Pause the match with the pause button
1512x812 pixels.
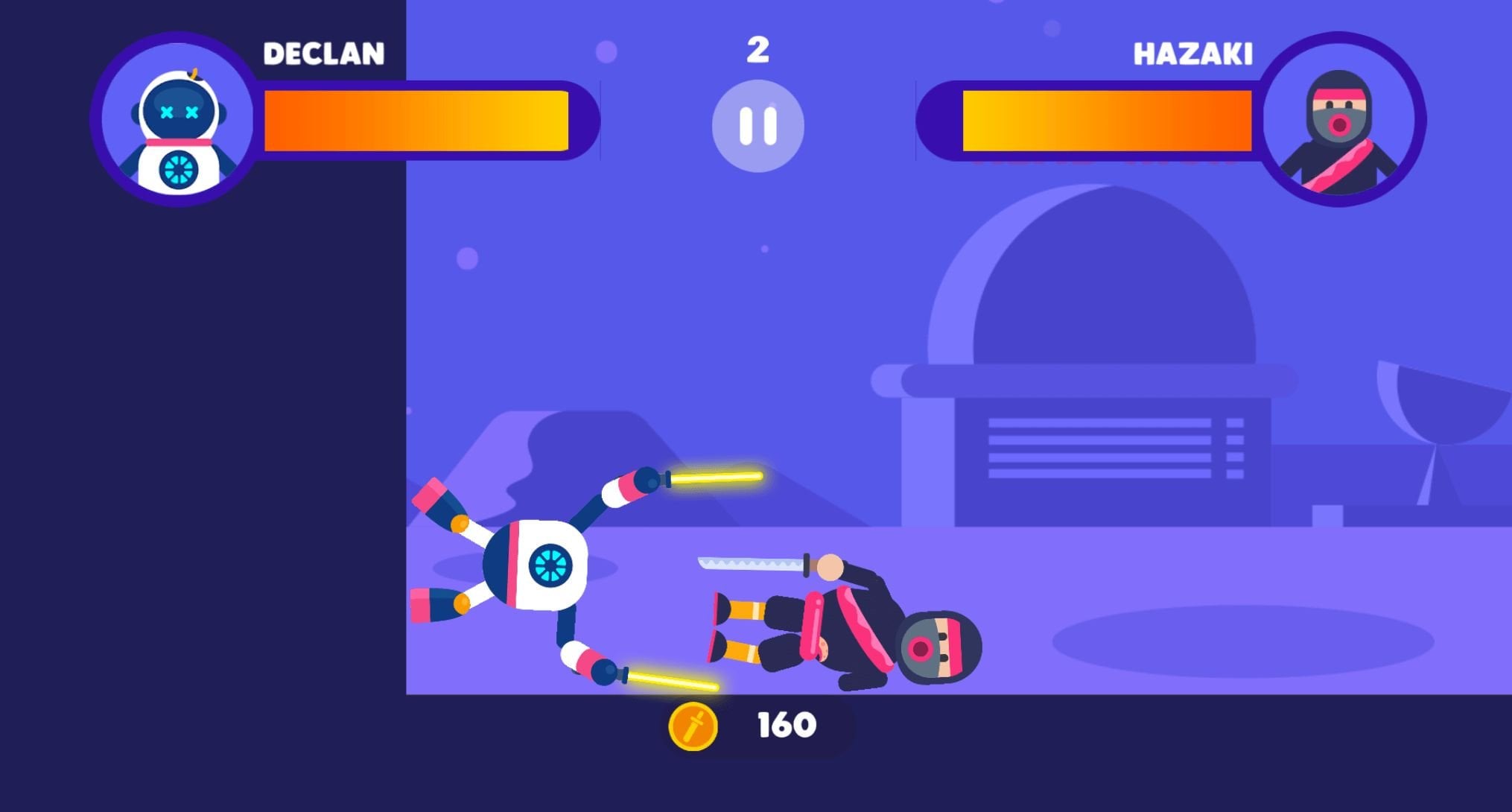pos(757,126)
